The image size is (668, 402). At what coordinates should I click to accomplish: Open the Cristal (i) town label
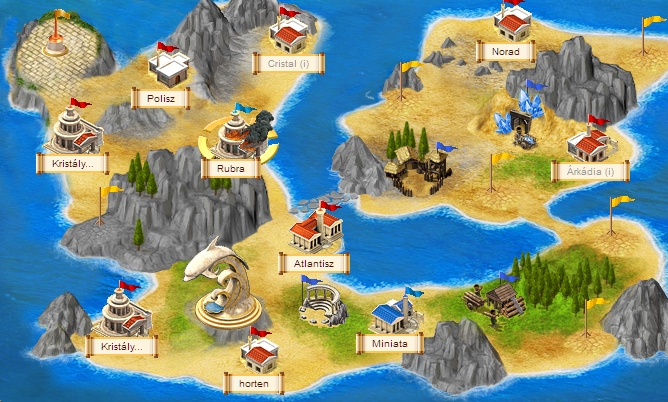(295, 63)
